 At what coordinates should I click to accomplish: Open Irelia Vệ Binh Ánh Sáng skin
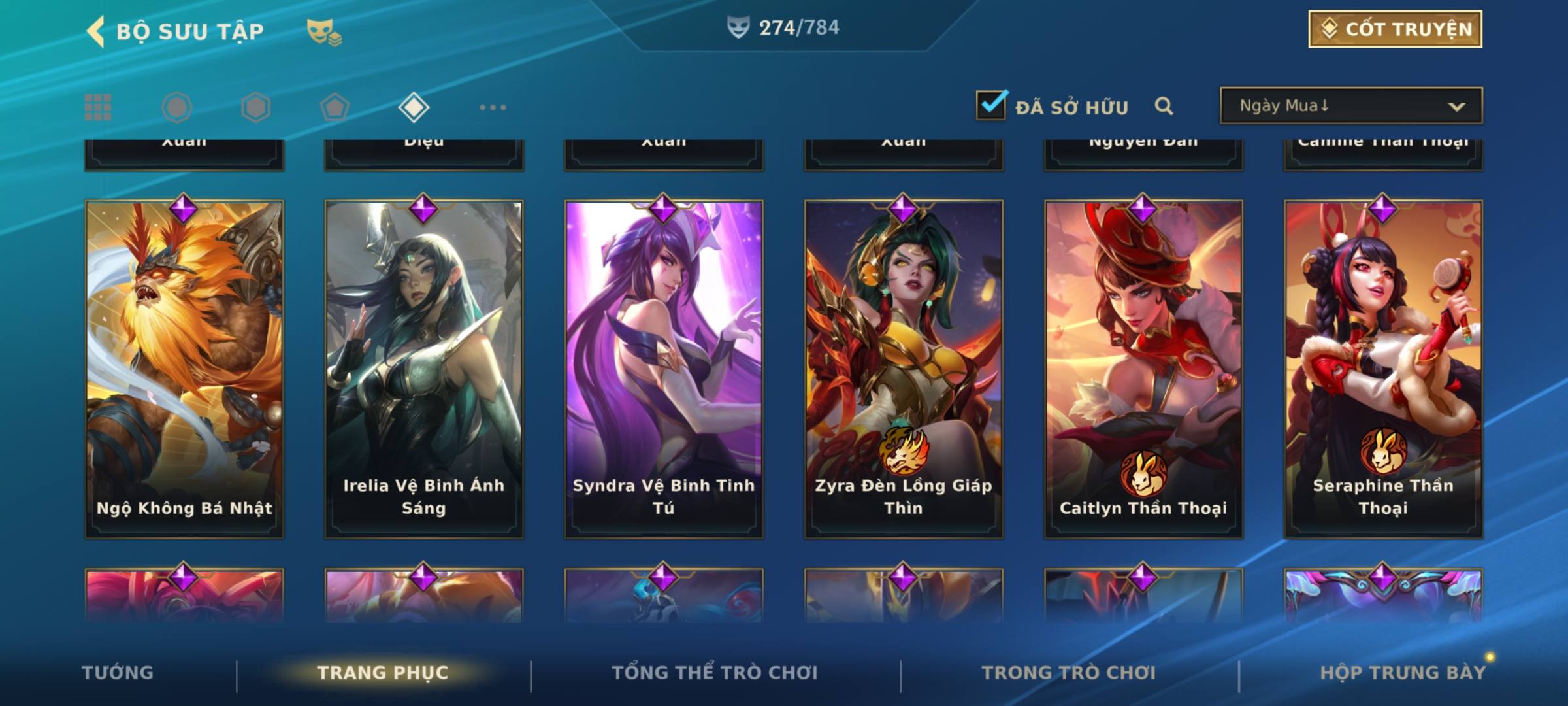424,369
